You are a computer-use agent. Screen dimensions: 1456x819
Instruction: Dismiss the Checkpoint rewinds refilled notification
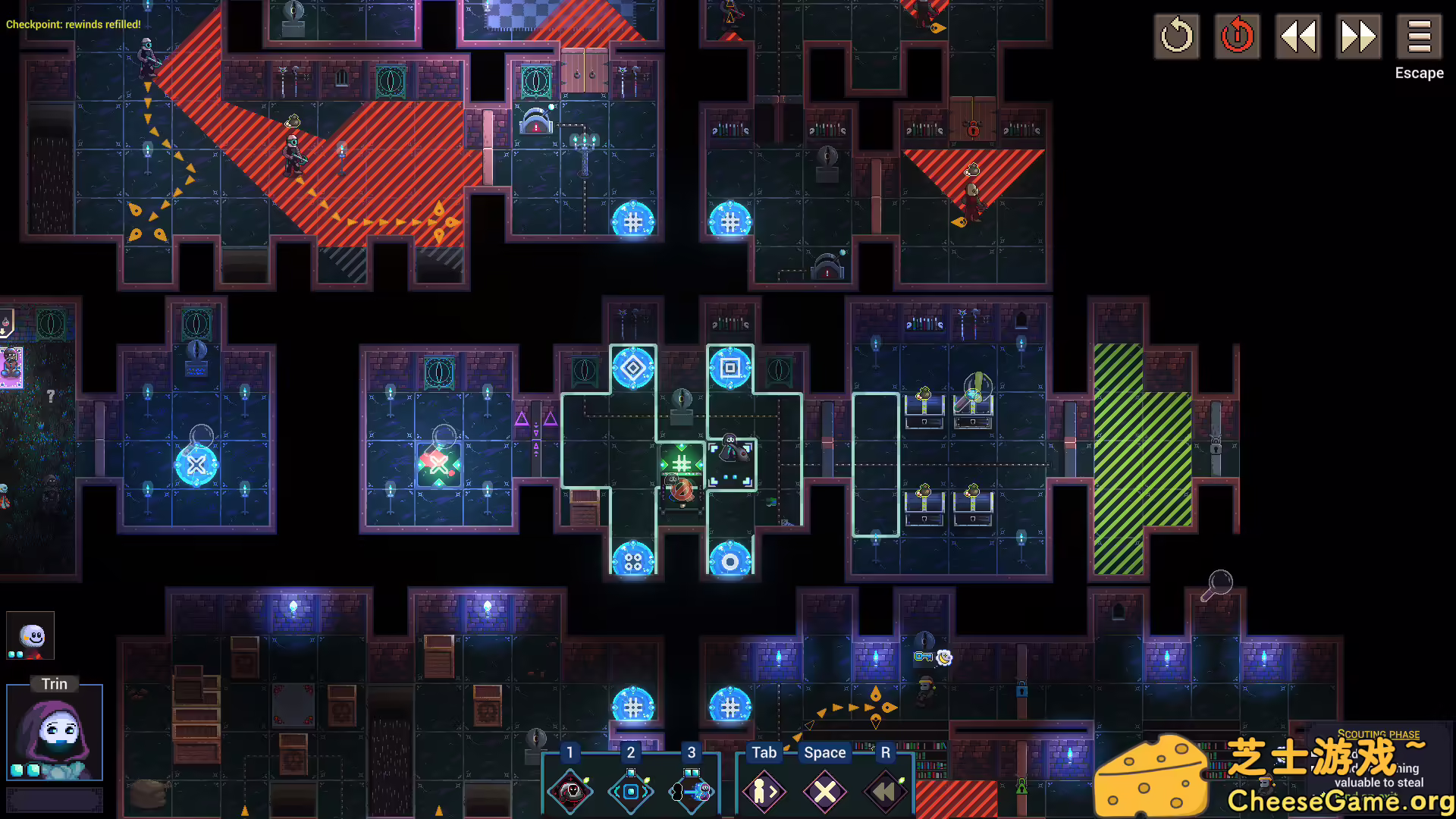(x=72, y=24)
